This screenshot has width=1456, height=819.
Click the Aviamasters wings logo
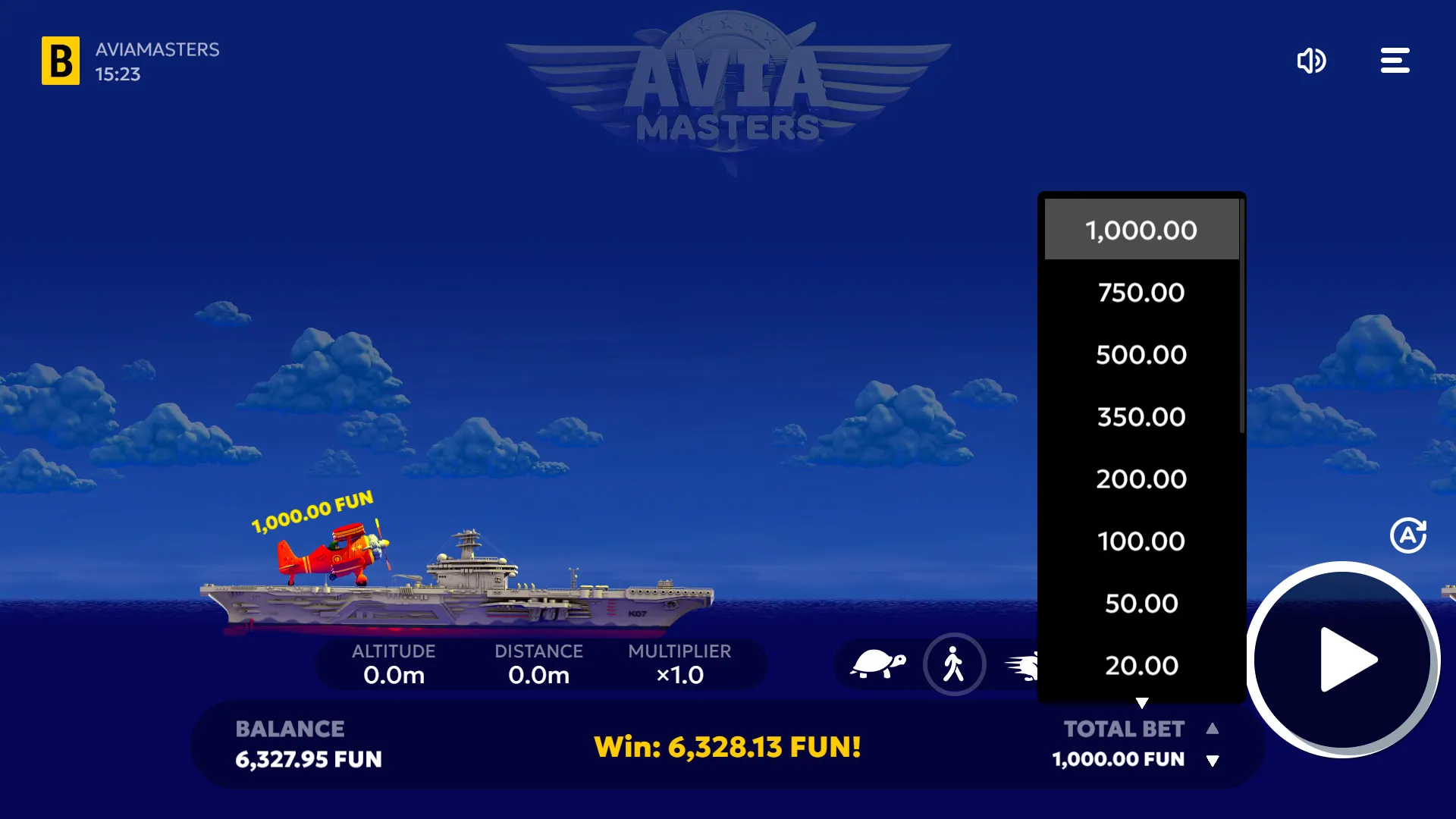coord(728,87)
